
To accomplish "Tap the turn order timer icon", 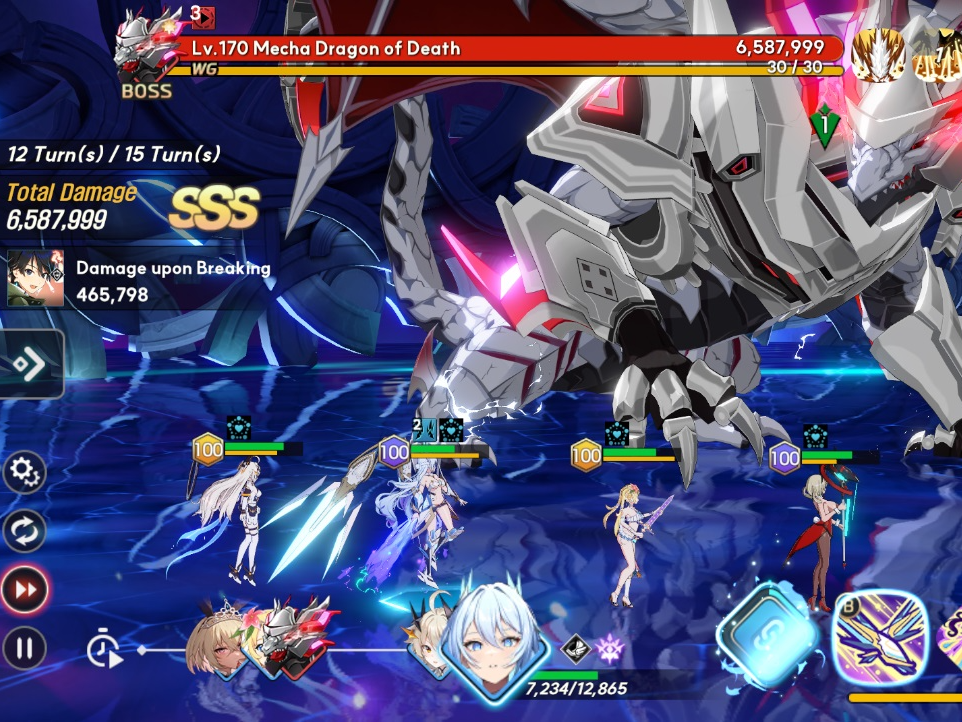I will tap(104, 650).
